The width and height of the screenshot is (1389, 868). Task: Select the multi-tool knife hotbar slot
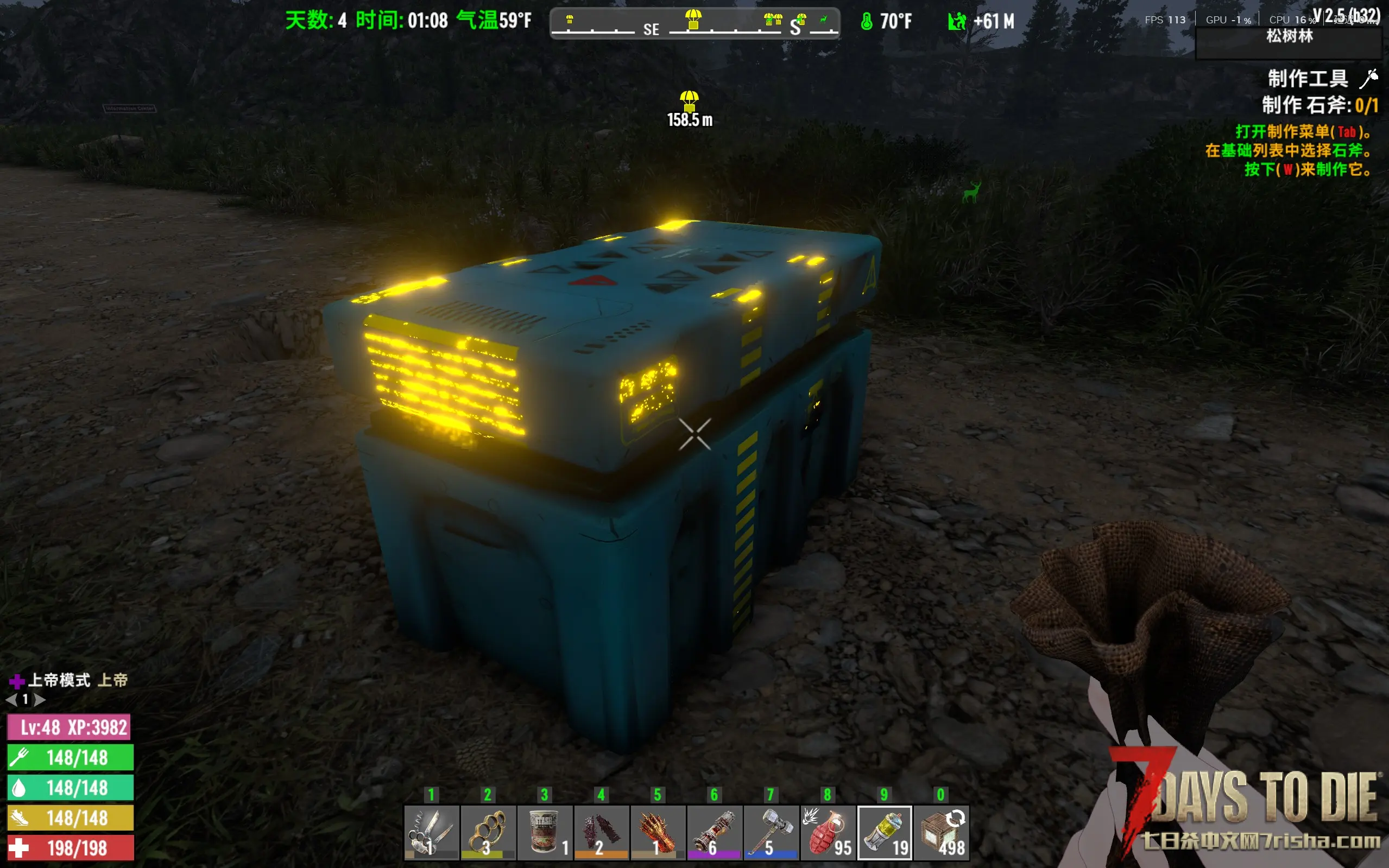click(x=431, y=832)
